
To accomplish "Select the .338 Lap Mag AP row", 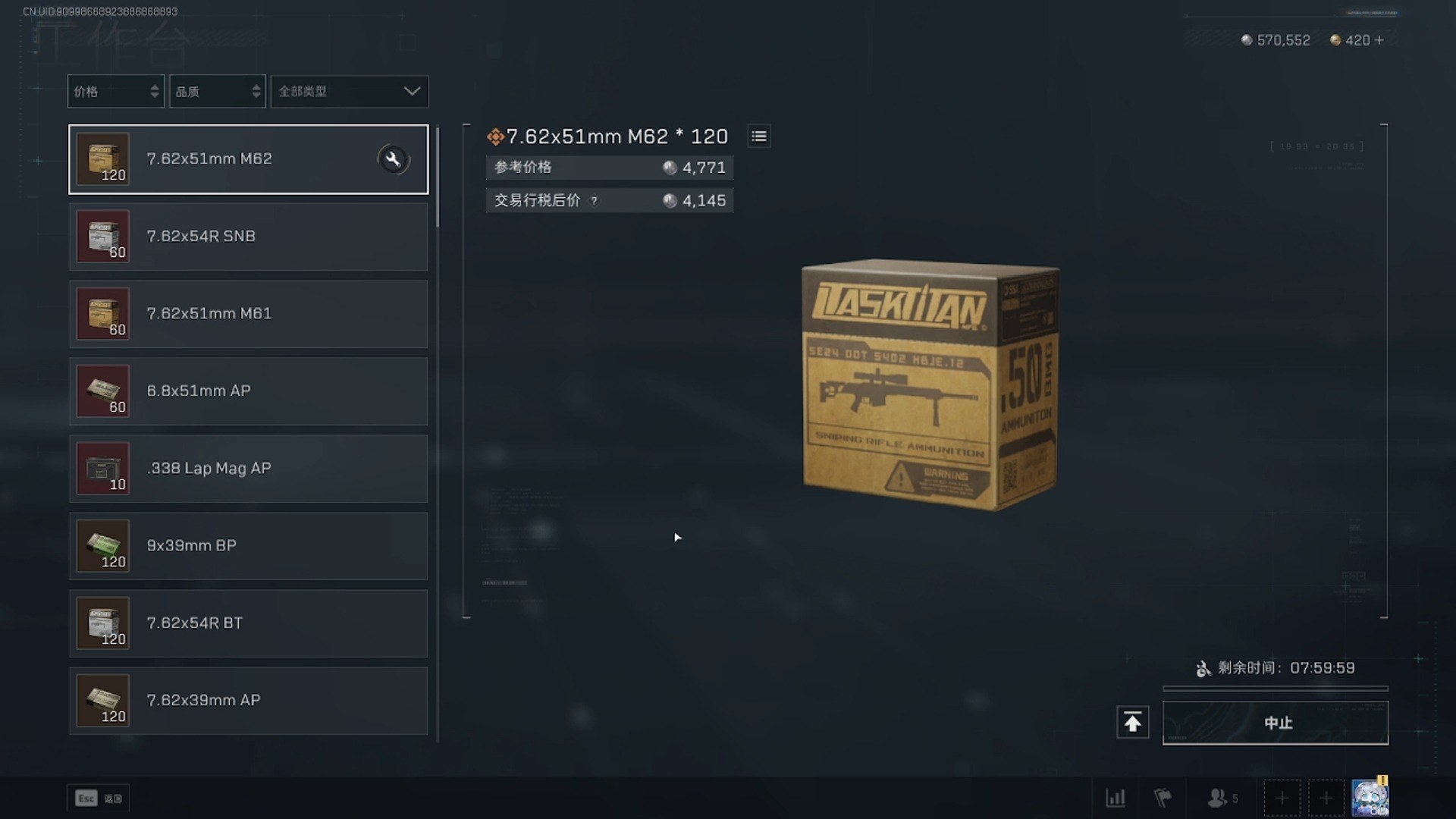I will click(248, 469).
